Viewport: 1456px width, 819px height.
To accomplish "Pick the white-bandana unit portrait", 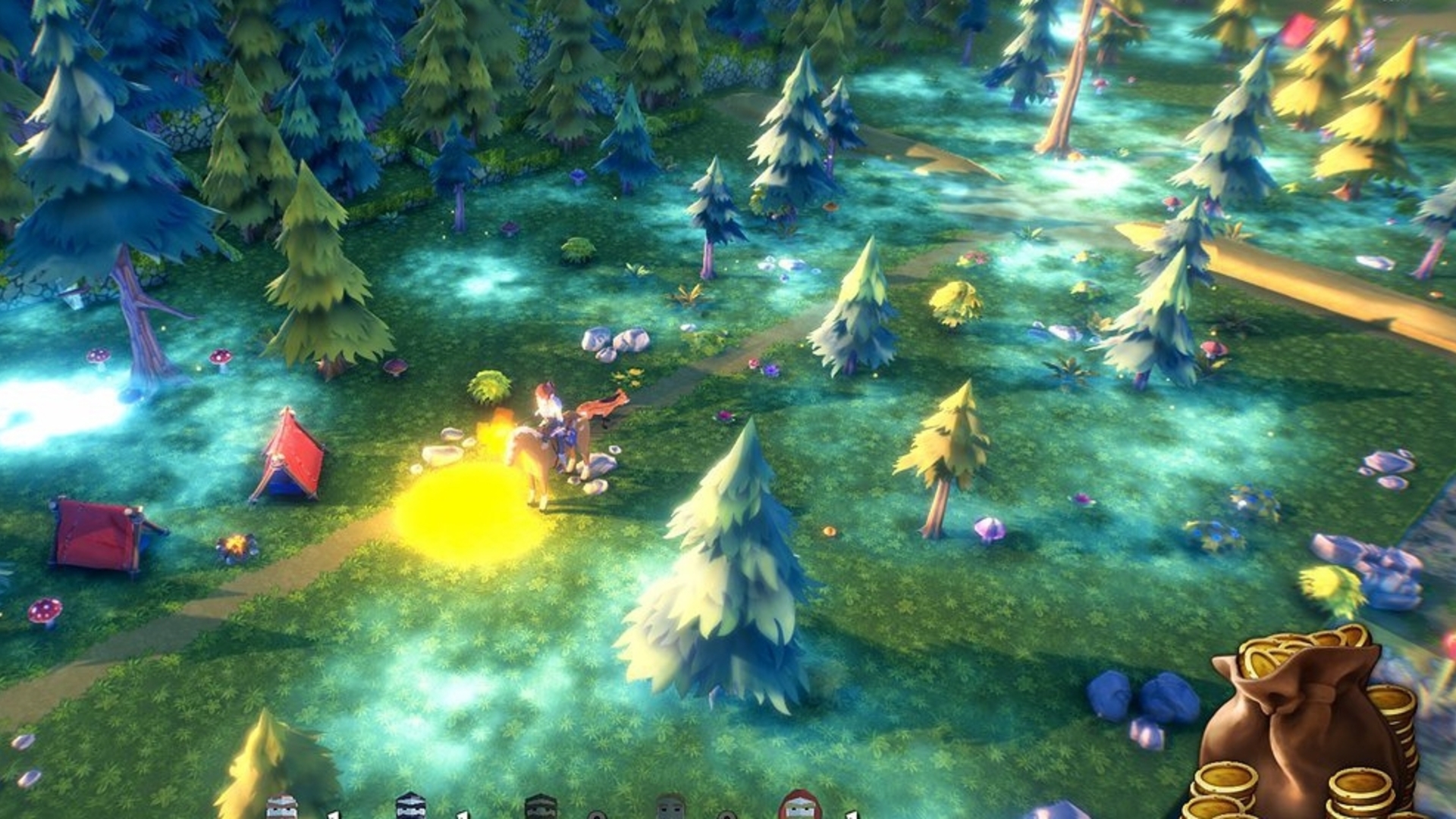I will 281,808.
